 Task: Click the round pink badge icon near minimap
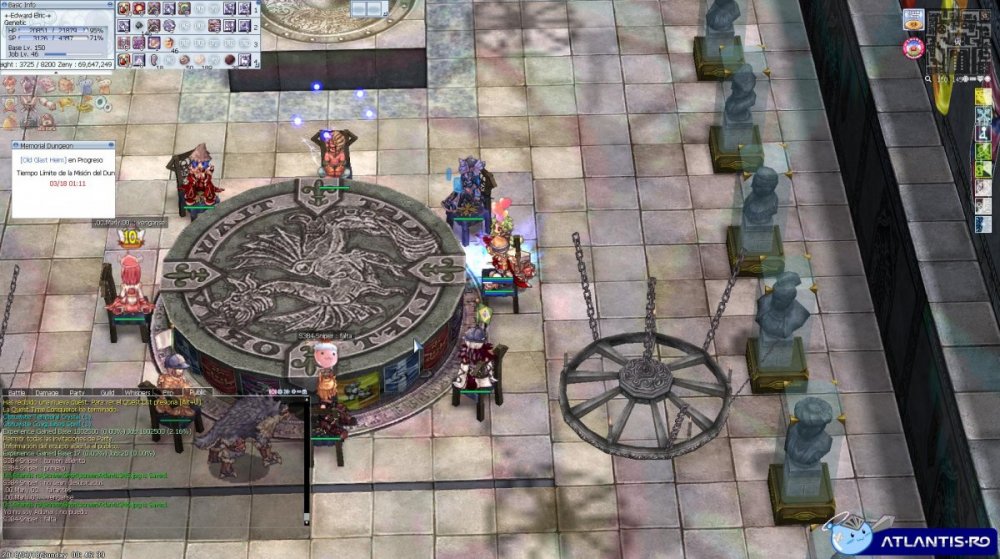[912, 47]
